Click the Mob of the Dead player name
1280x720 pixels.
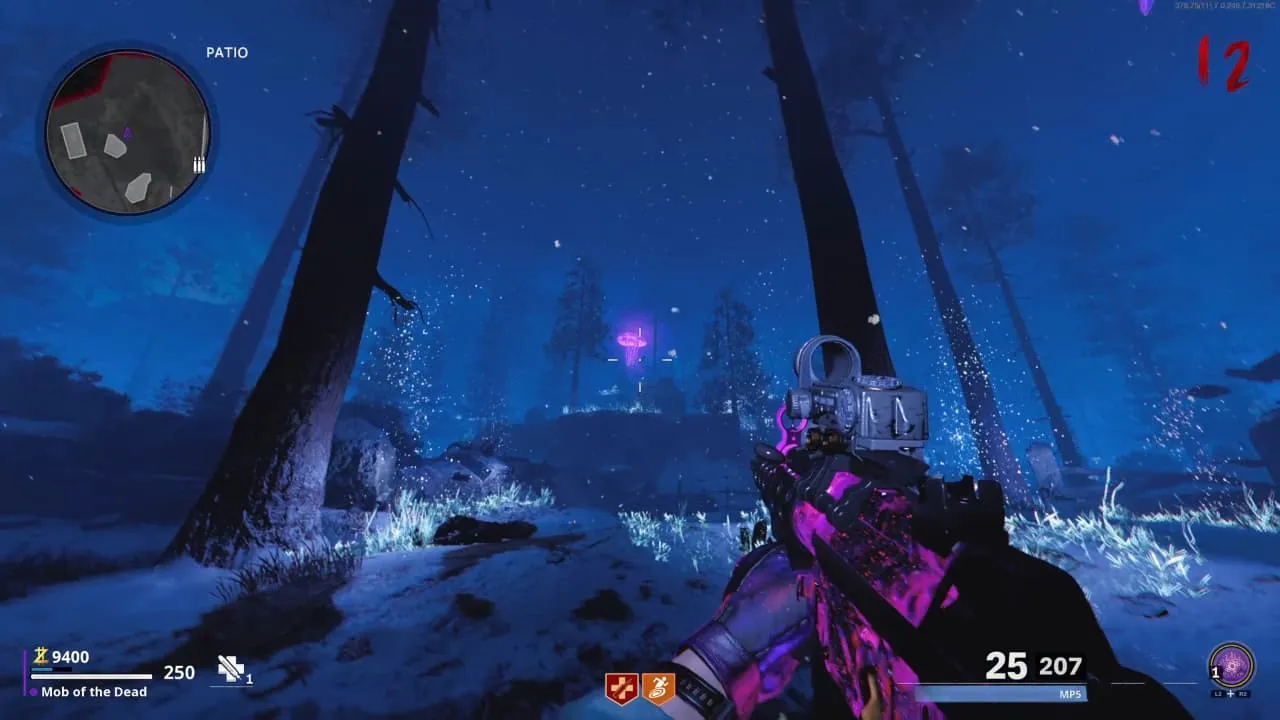(94, 692)
